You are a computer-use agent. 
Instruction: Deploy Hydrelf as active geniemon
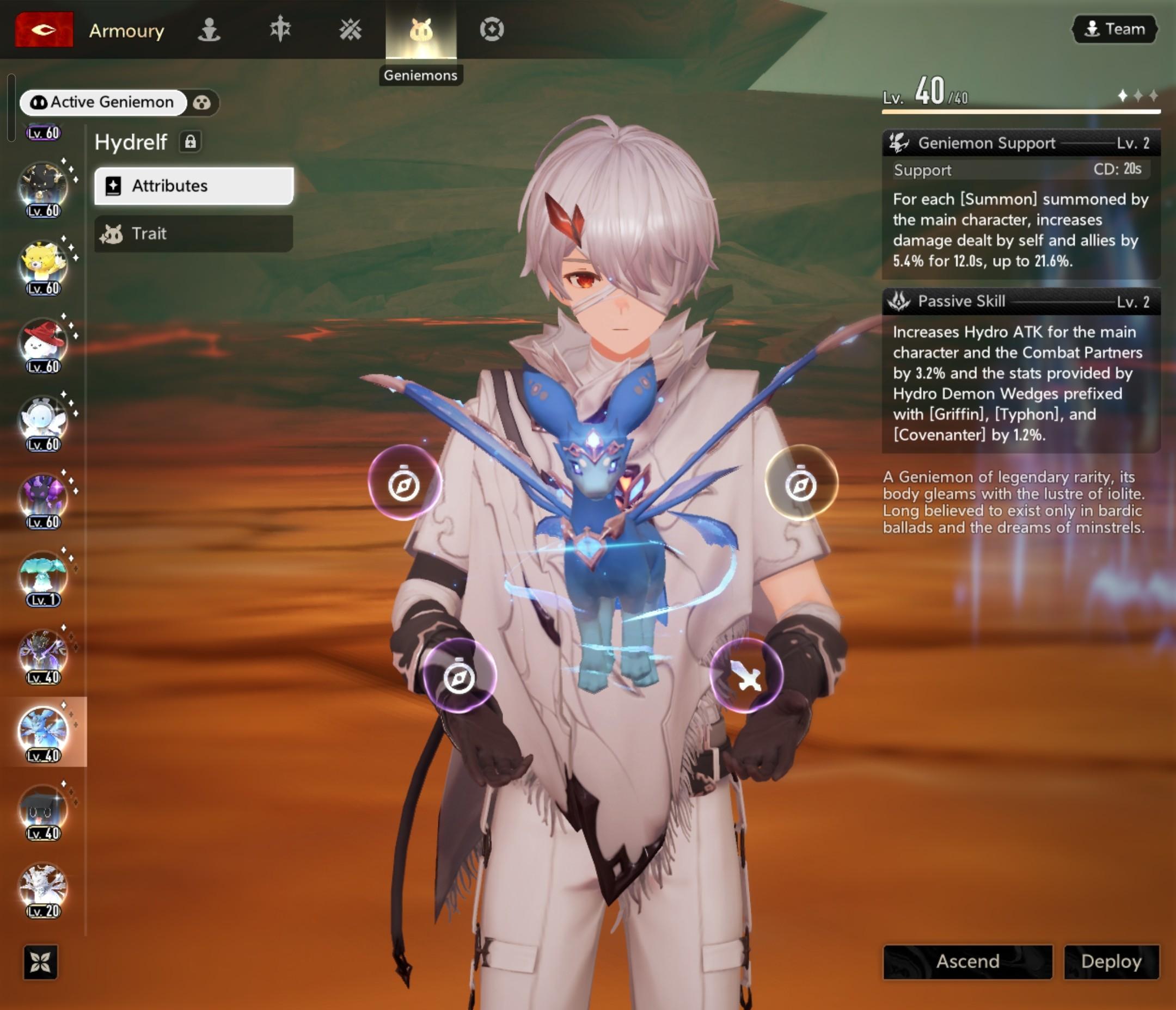click(1111, 961)
